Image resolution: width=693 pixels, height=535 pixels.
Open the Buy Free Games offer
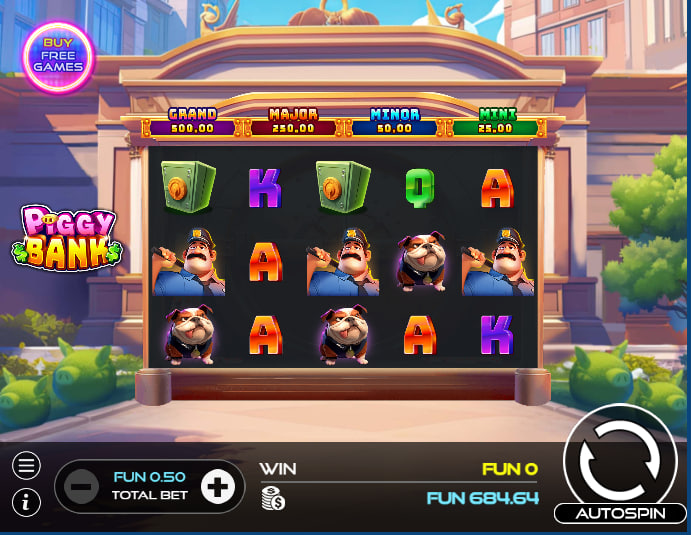(x=57, y=55)
